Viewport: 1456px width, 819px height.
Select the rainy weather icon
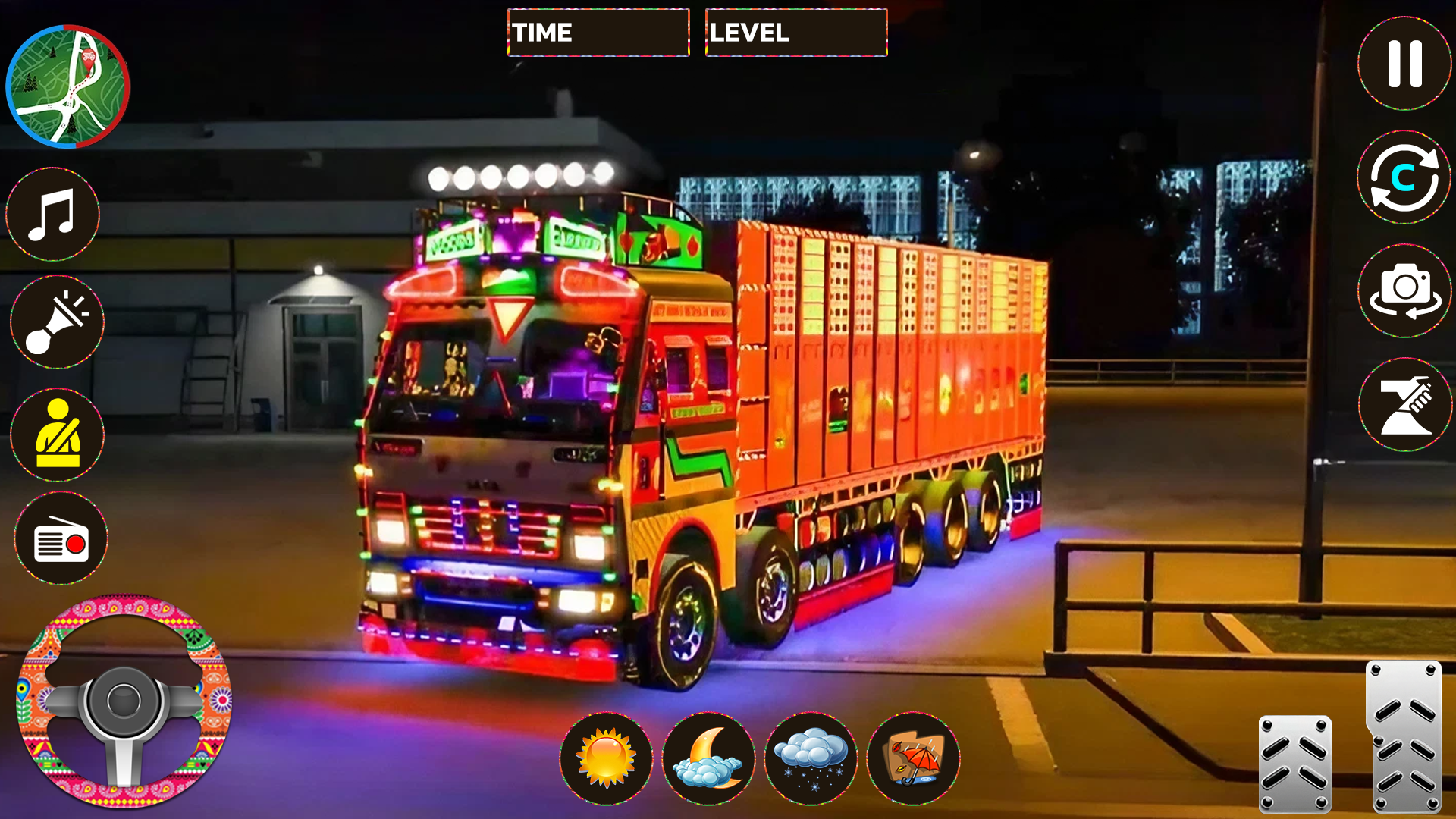coord(914,759)
